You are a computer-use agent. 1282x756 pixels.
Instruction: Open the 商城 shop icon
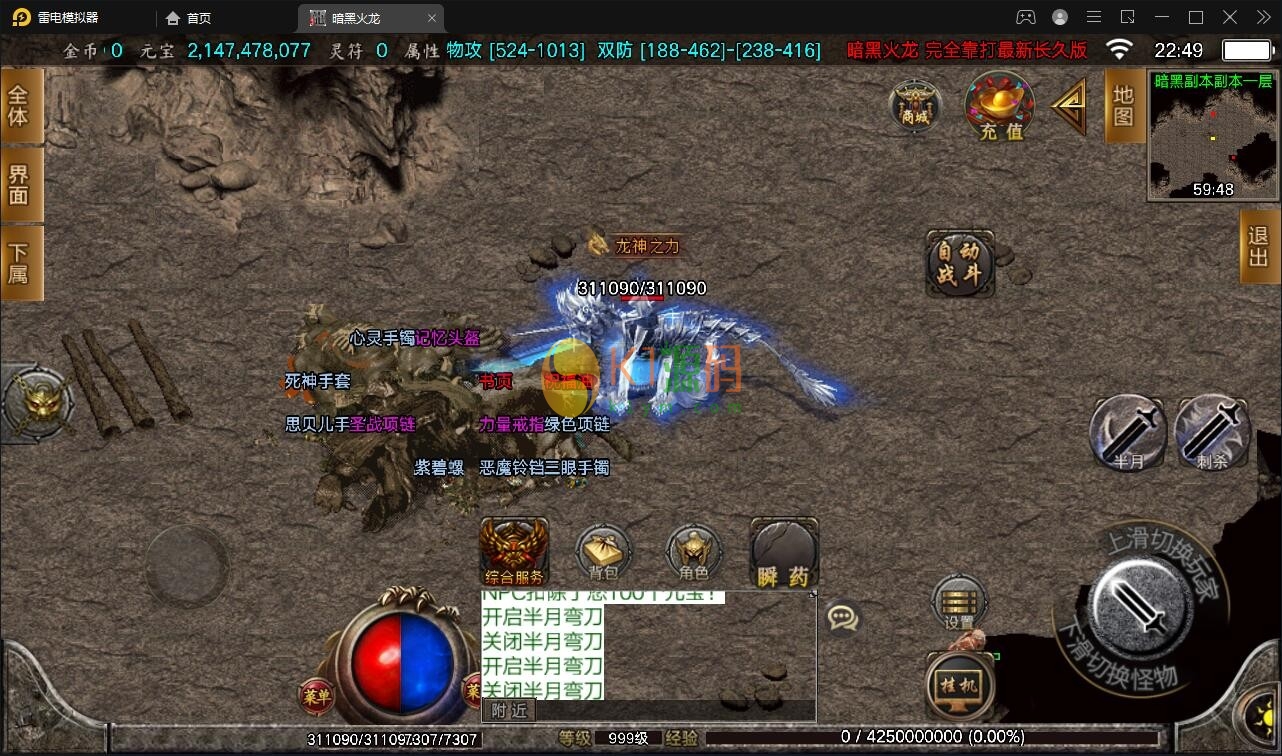tap(914, 107)
